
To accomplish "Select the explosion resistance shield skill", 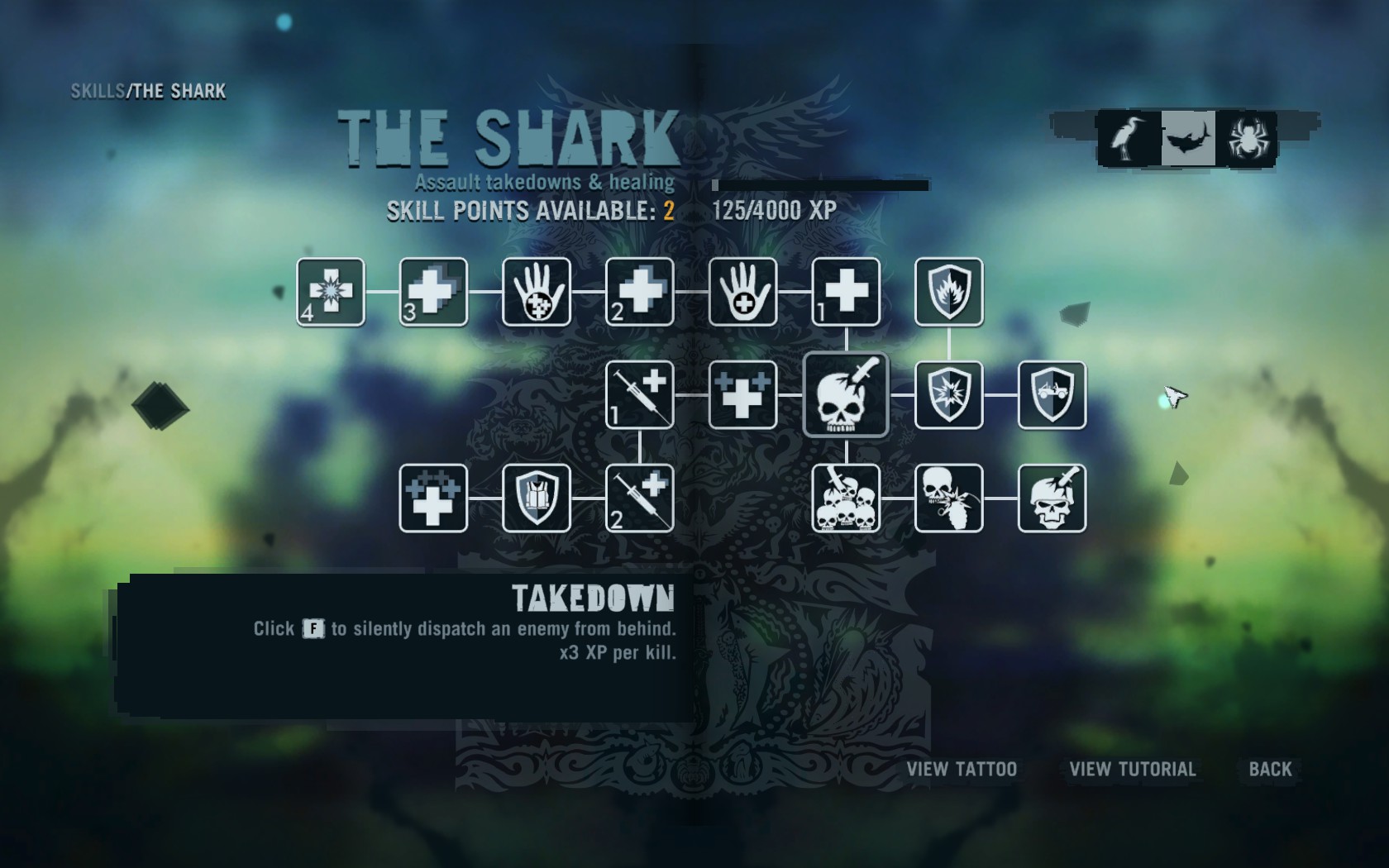I will point(949,395).
